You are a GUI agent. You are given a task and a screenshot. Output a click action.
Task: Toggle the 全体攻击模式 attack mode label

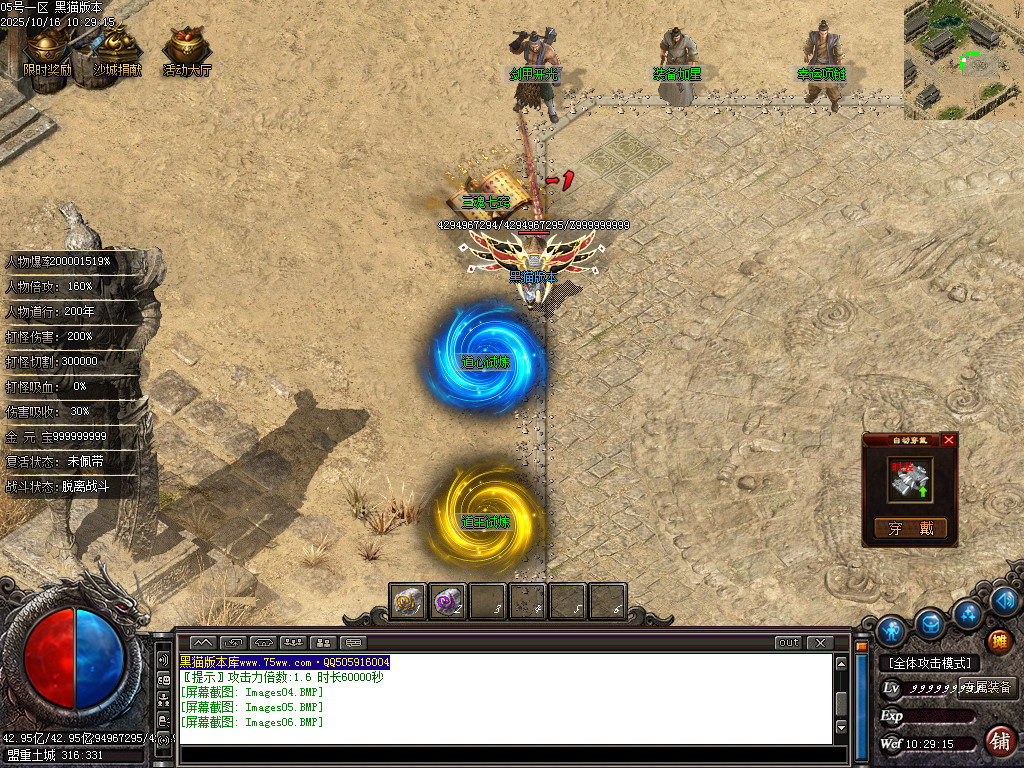(x=929, y=663)
